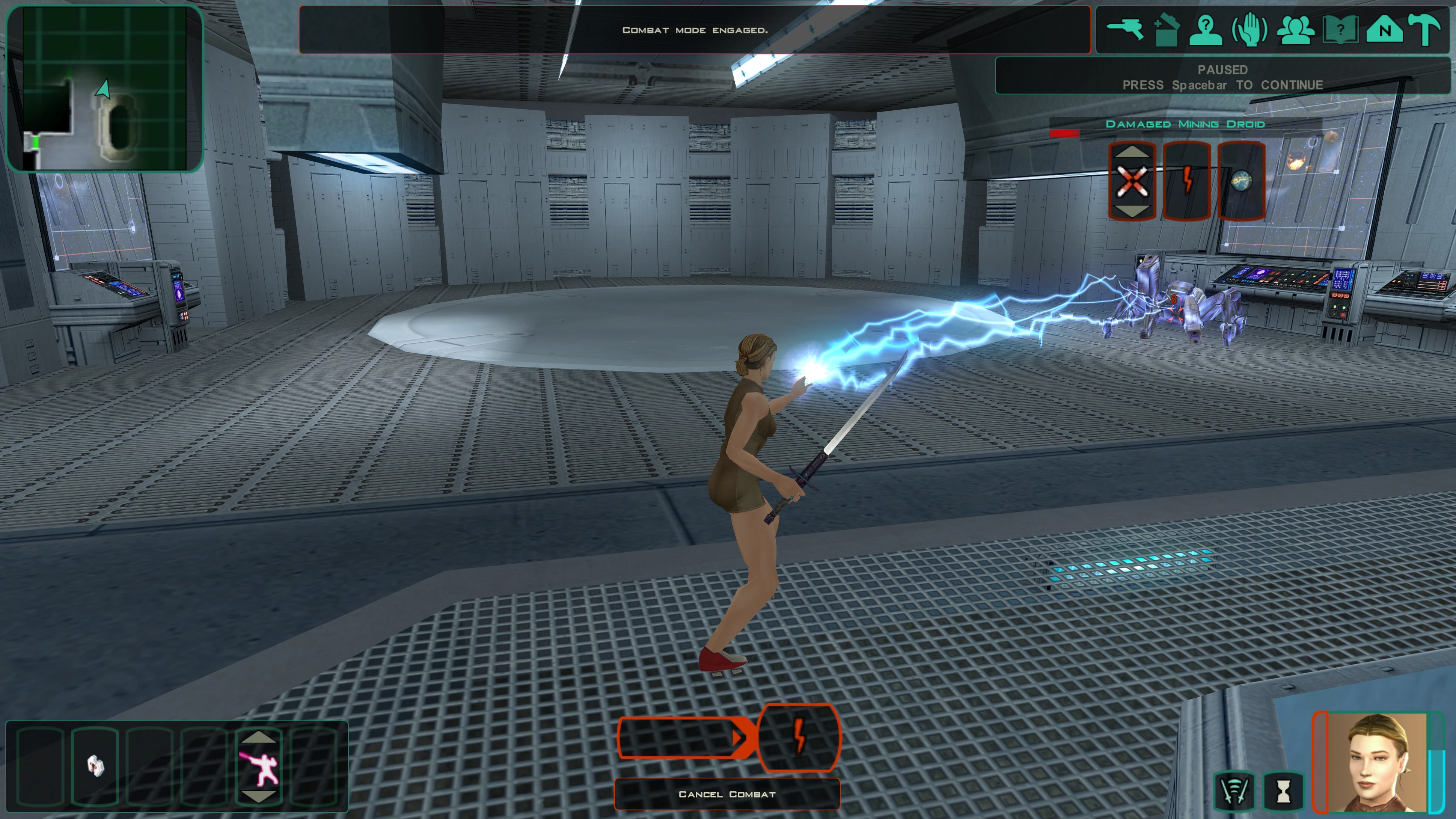Image resolution: width=1456 pixels, height=819 pixels.
Task: Use the globe-shaped item on target
Action: point(1240,181)
